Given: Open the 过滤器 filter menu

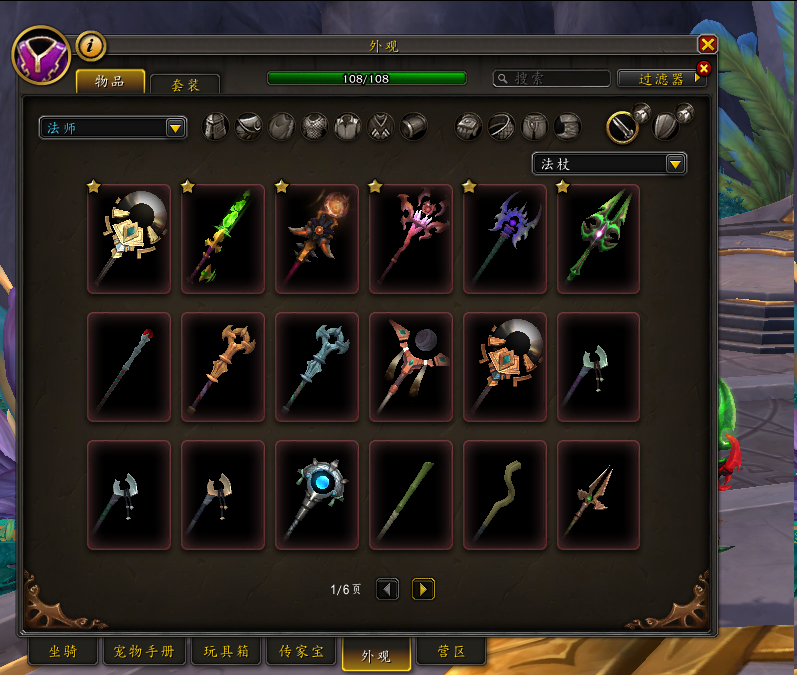Looking at the screenshot, I should point(660,78).
